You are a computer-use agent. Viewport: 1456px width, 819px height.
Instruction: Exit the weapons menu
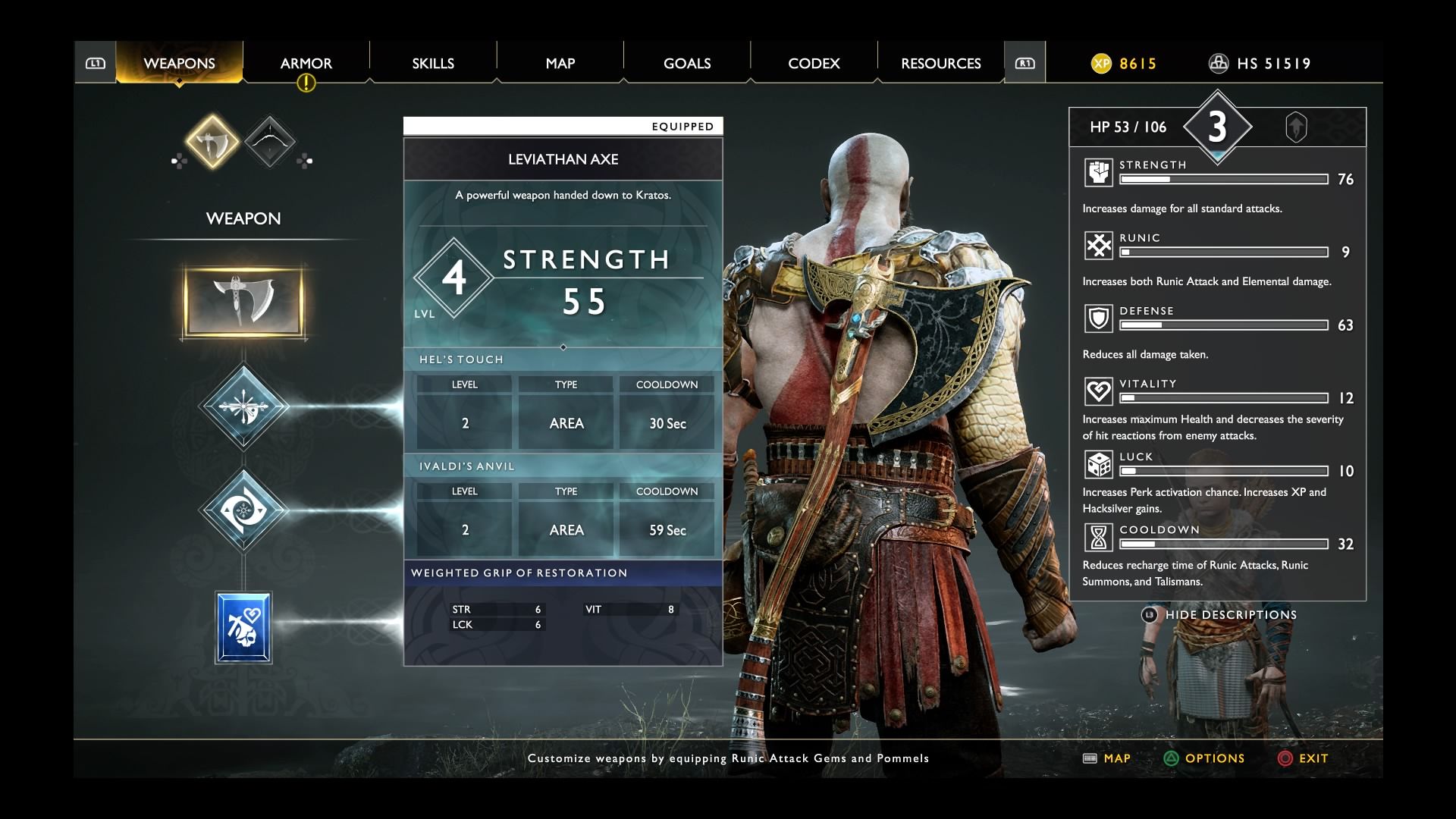pos(1303,758)
